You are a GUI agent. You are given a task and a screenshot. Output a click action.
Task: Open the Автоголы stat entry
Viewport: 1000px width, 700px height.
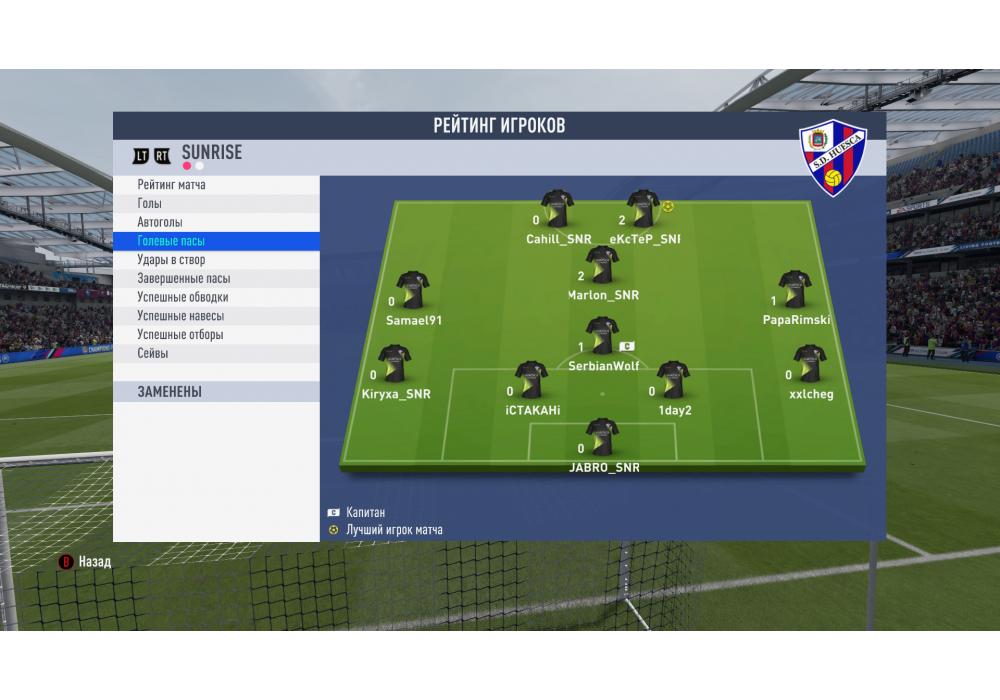coord(160,222)
